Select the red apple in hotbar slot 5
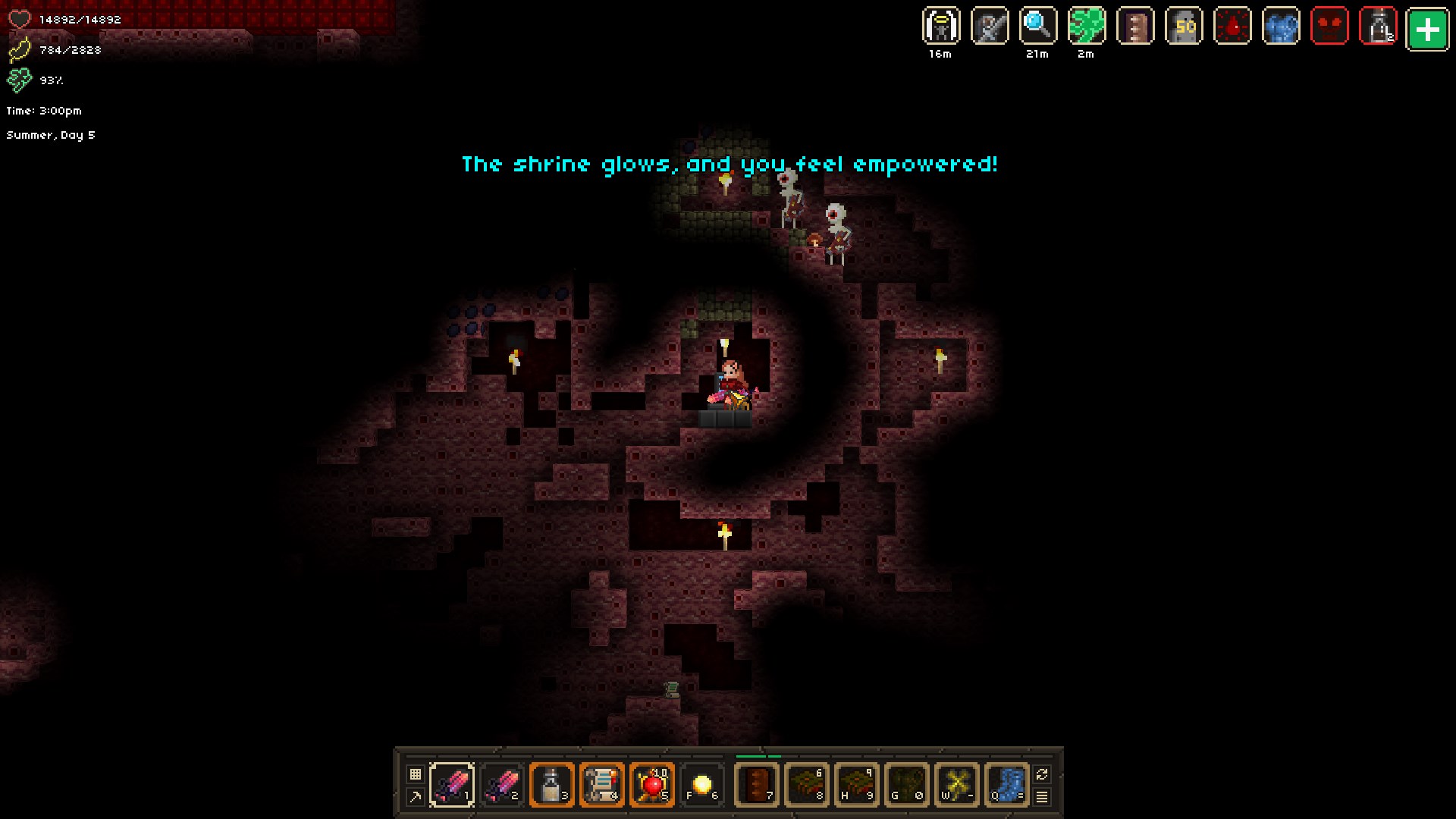The image size is (1456, 819). (651, 785)
